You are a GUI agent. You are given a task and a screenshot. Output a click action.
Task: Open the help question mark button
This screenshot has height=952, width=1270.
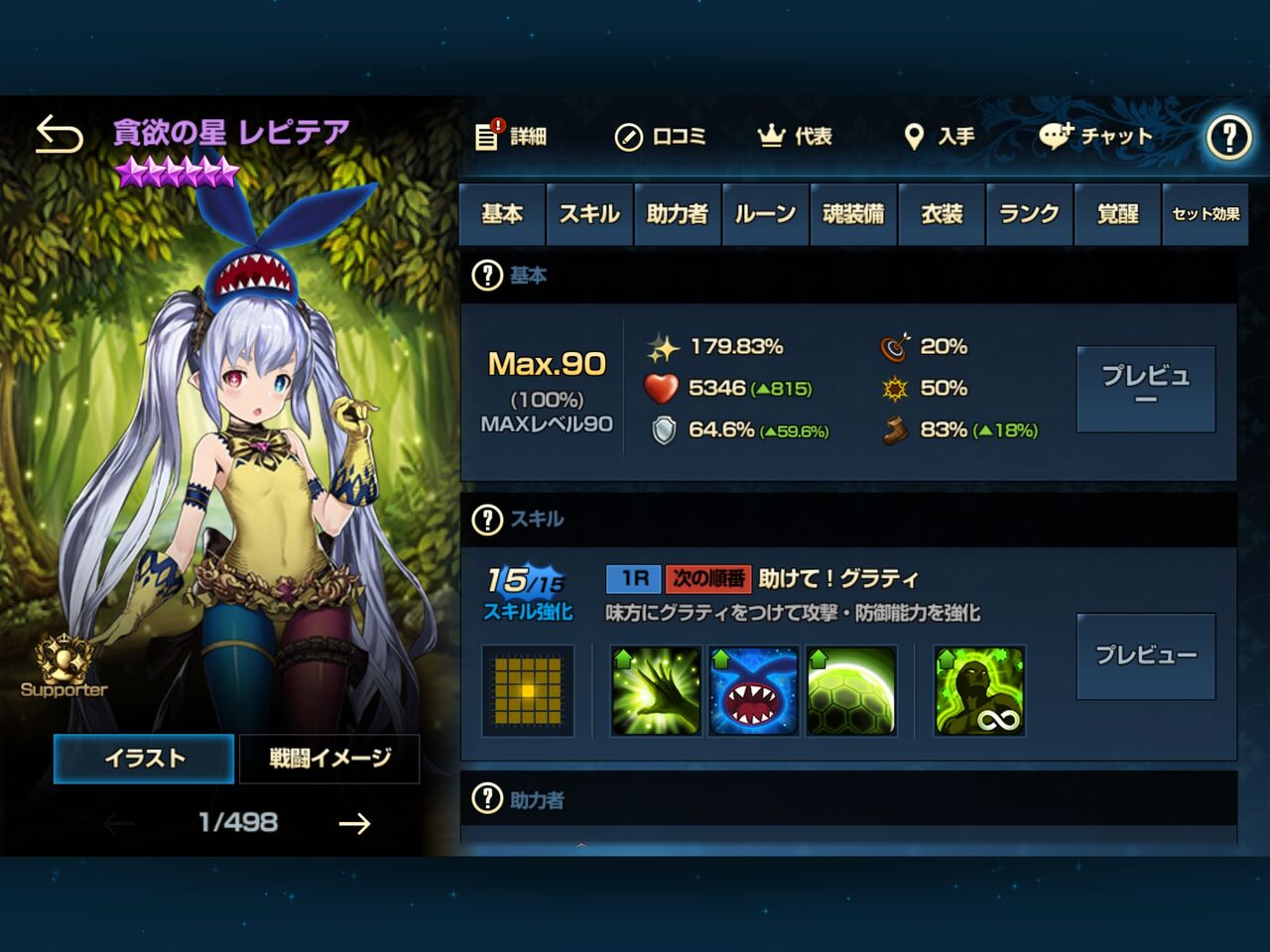1228,138
